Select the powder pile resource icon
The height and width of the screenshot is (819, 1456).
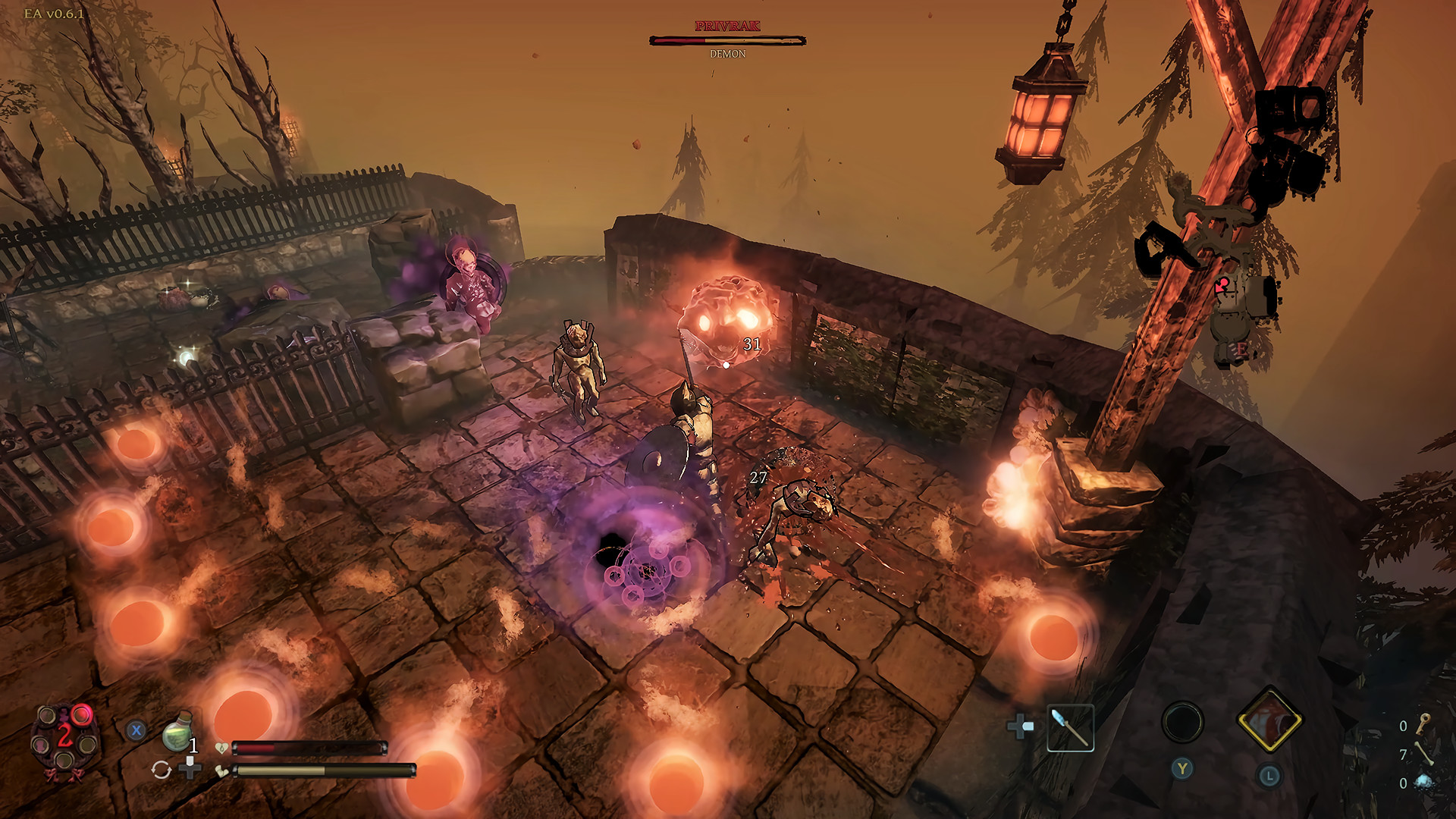pos(1424,783)
